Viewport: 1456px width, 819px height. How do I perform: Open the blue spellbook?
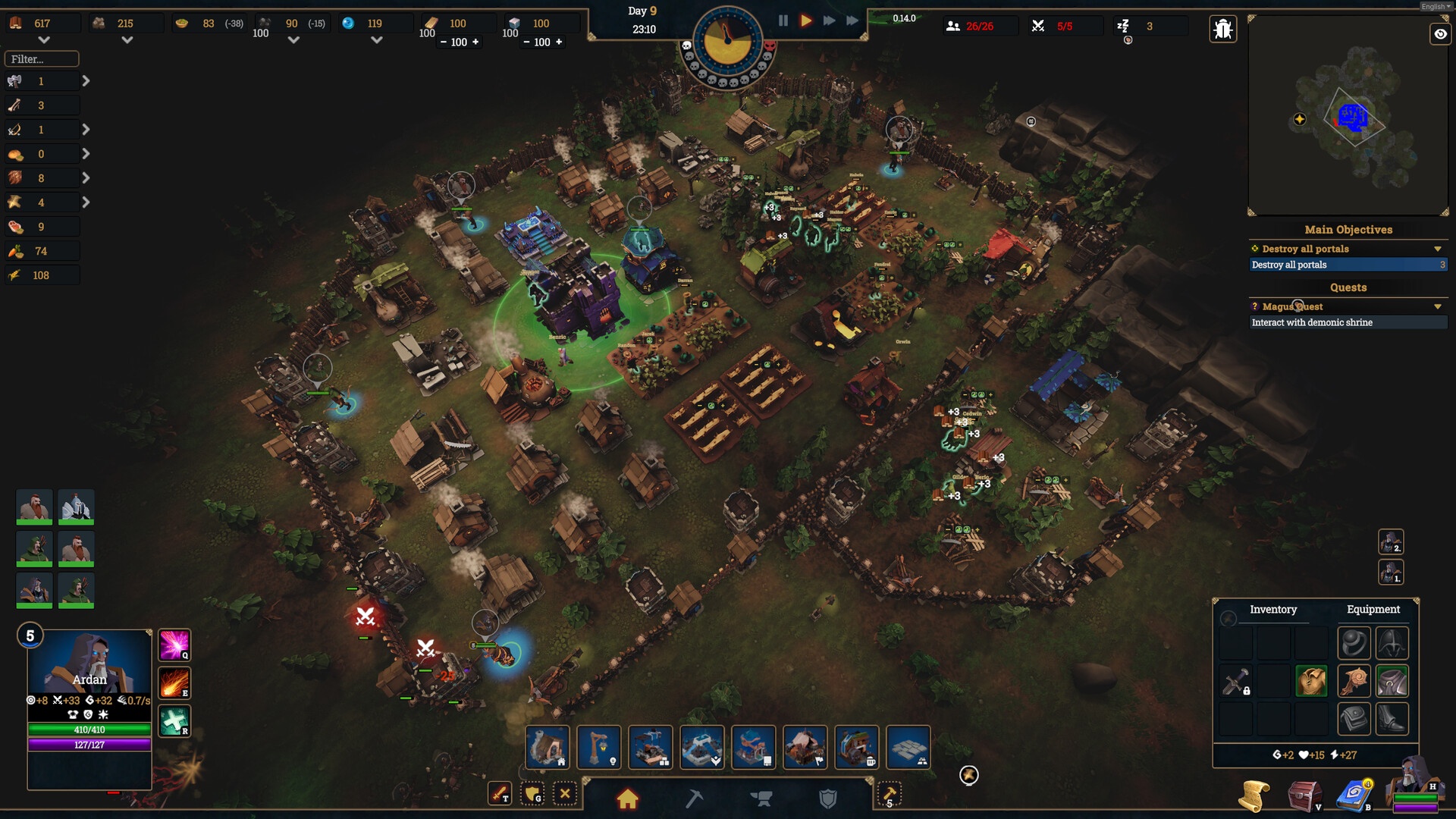[x=1354, y=796]
